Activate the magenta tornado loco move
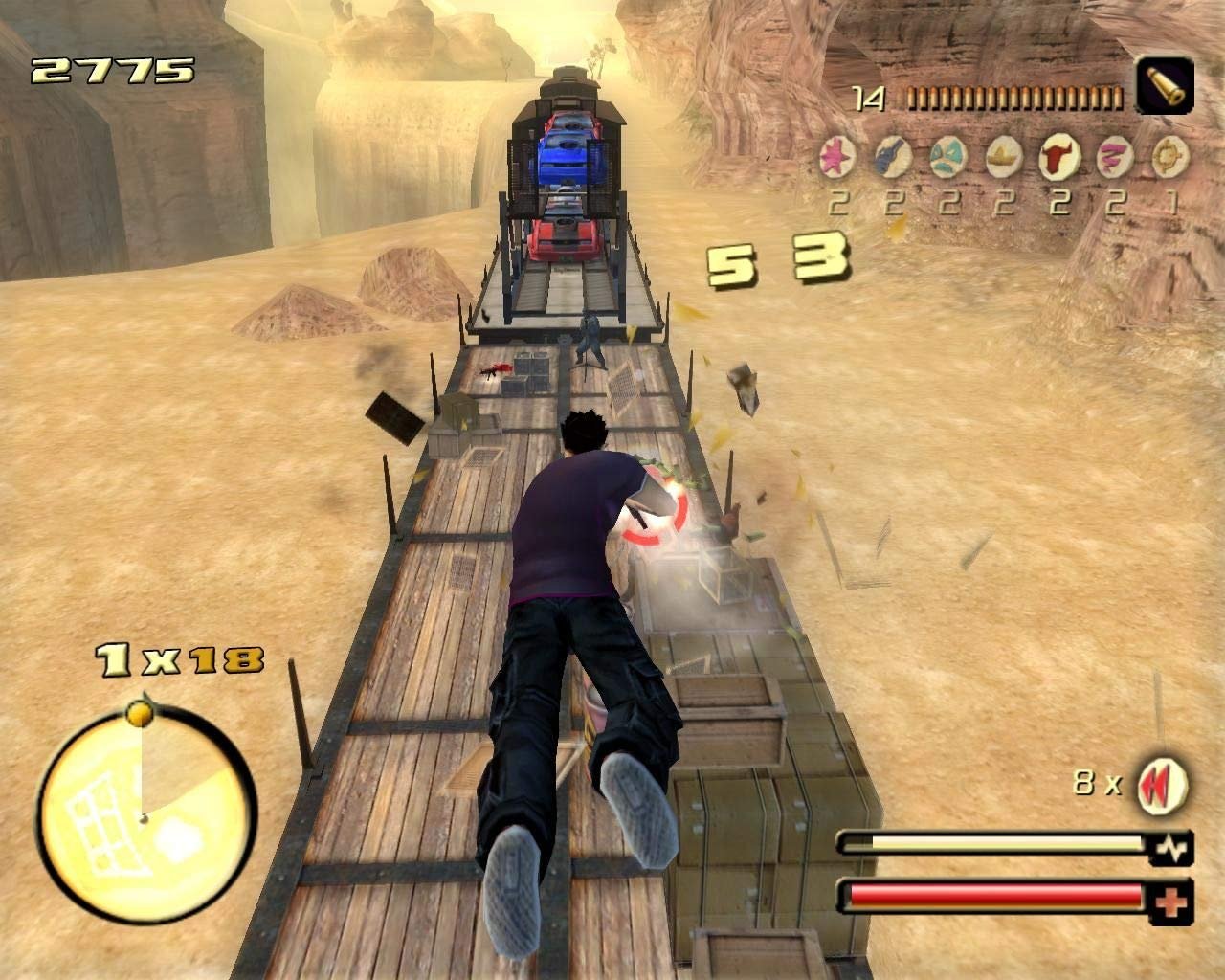The height and width of the screenshot is (980, 1225). (1114, 155)
